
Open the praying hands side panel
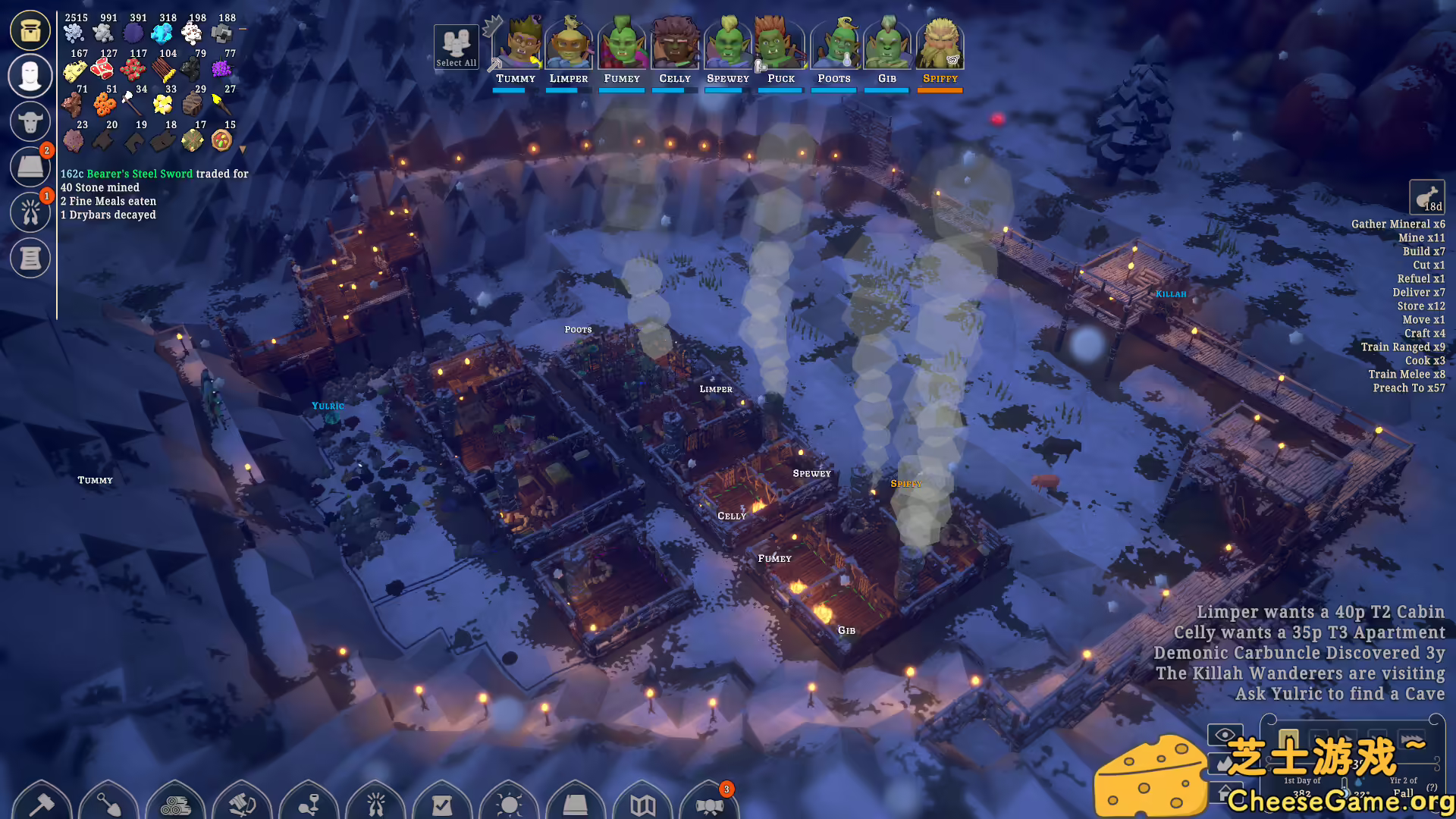point(30,212)
